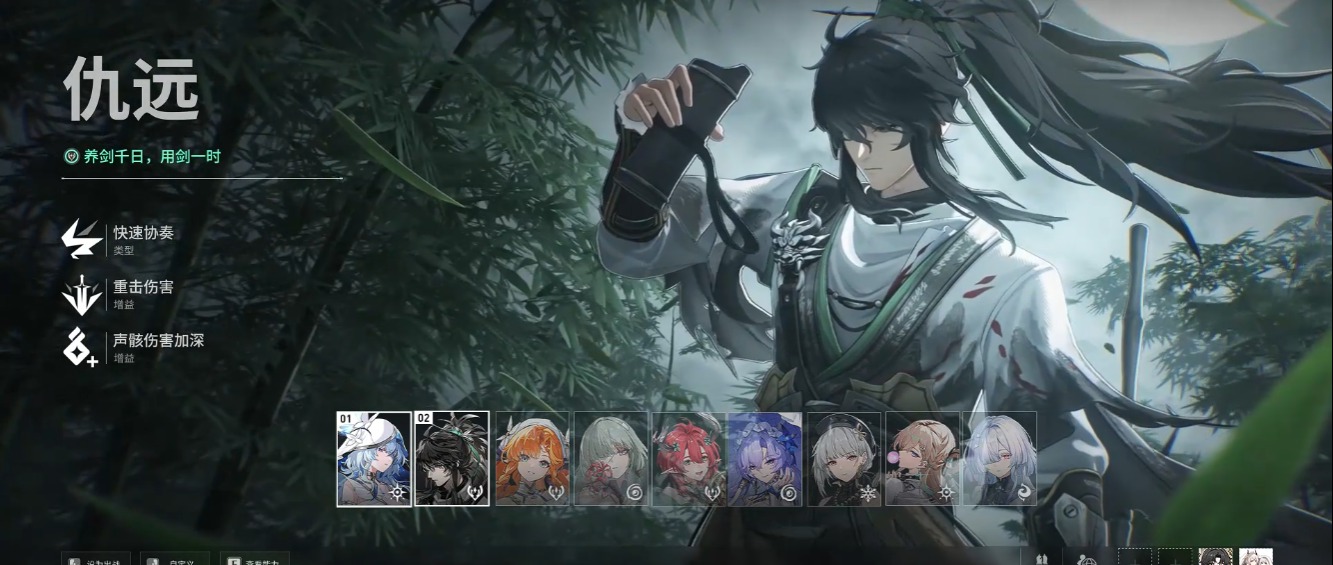The height and width of the screenshot is (565, 1333).
Task: Choose the red-haired character portrait
Action: coord(688,459)
